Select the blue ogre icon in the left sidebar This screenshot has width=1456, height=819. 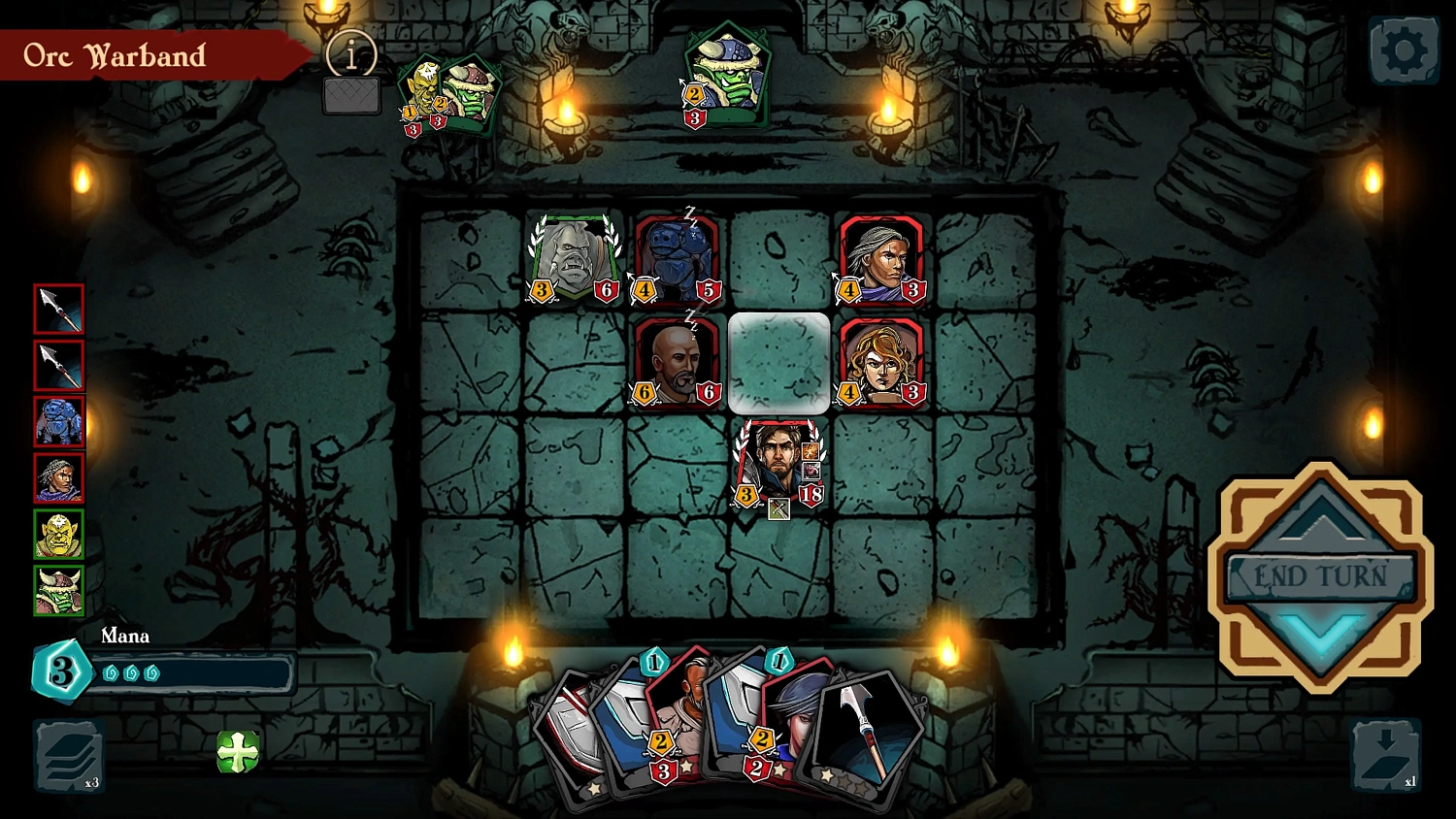[x=58, y=421]
